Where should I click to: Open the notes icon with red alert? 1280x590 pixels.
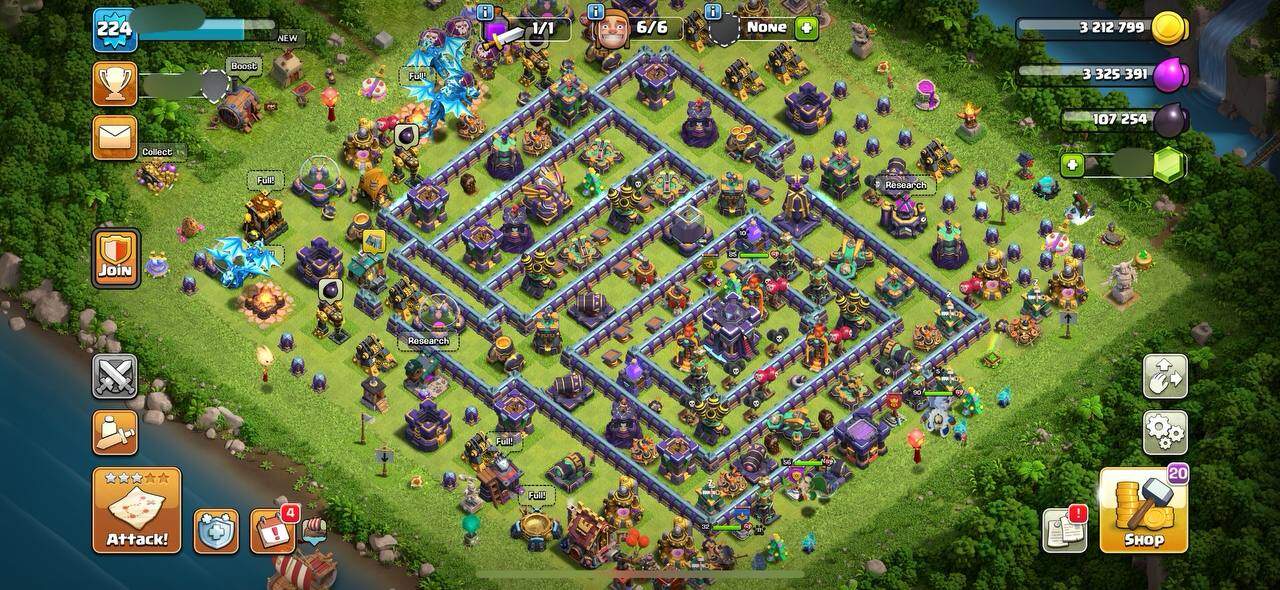click(1064, 530)
